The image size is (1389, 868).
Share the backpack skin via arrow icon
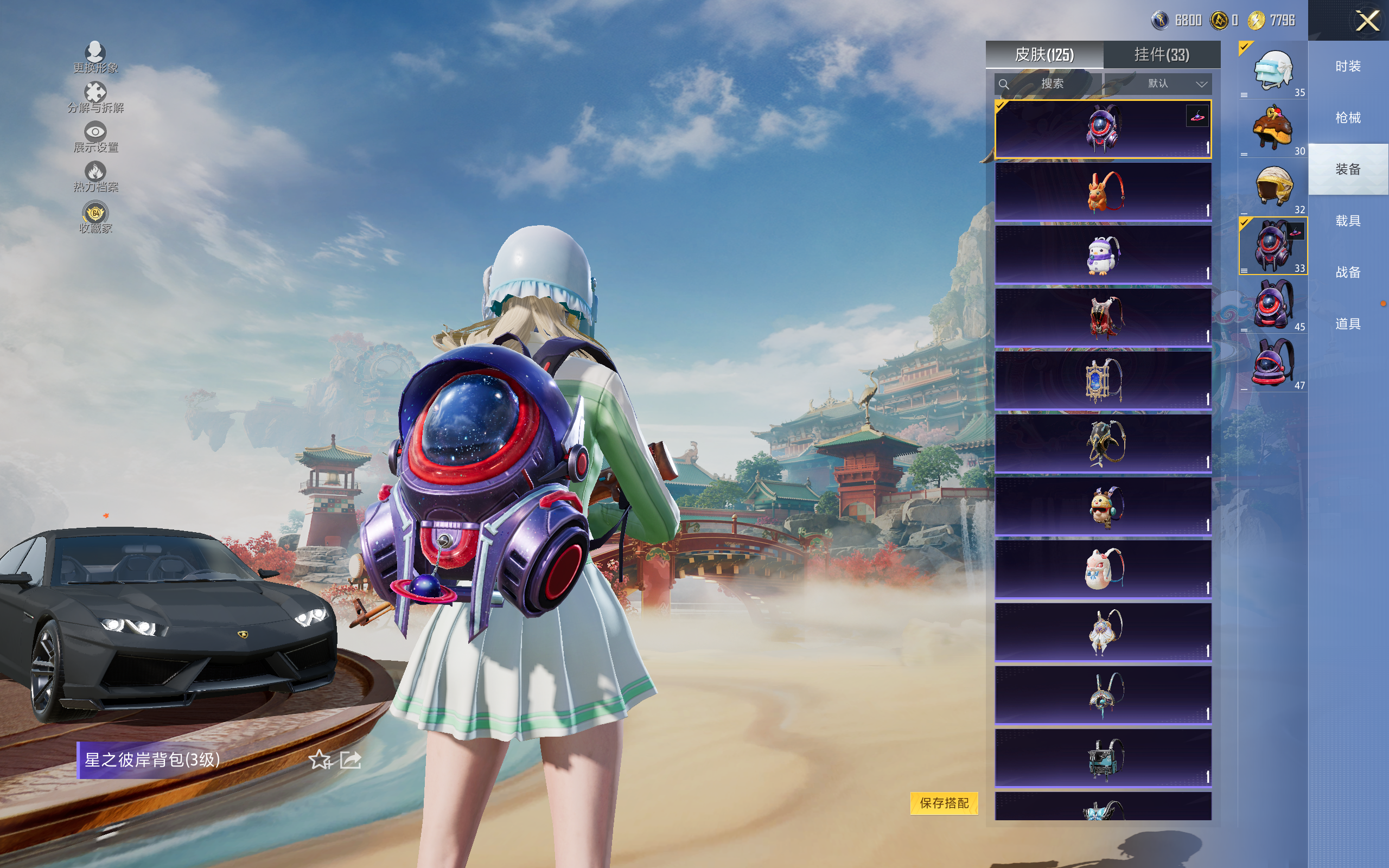tap(350, 760)
